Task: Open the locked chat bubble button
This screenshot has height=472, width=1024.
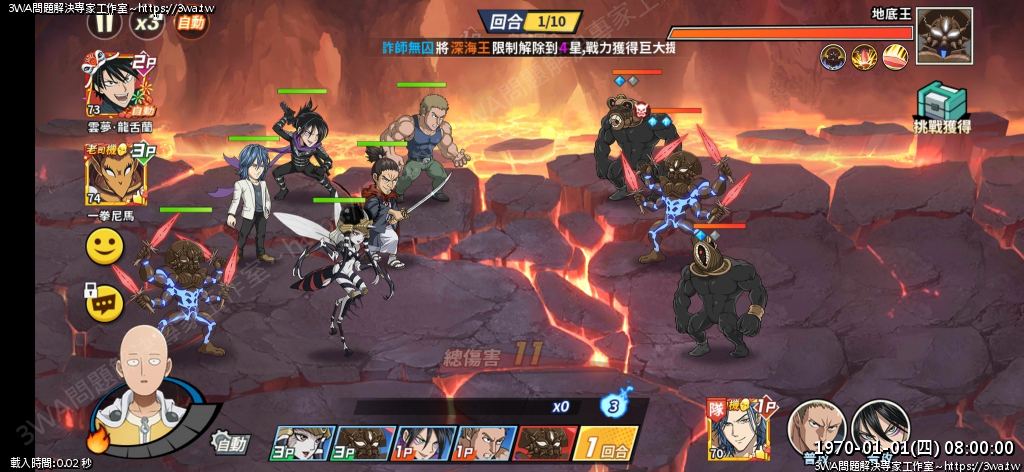Action: pos(103,300)
